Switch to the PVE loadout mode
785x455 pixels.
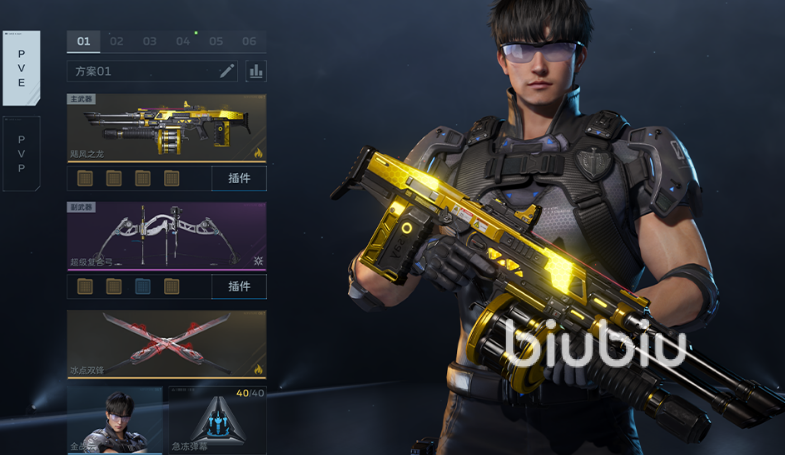pyautogui.click(x=21, y=68)
